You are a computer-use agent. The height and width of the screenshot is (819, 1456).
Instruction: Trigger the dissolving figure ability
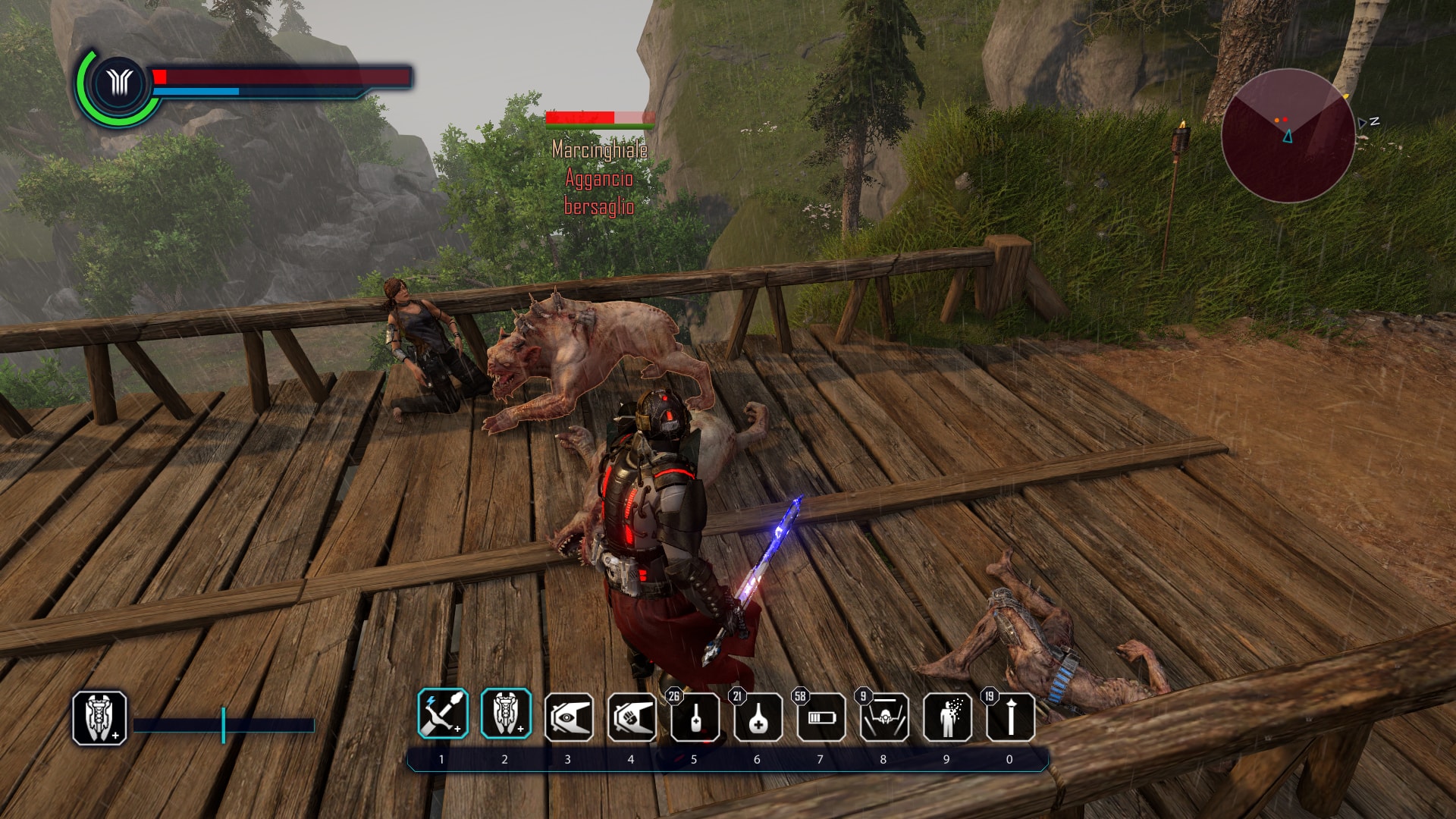click(947, 717)
